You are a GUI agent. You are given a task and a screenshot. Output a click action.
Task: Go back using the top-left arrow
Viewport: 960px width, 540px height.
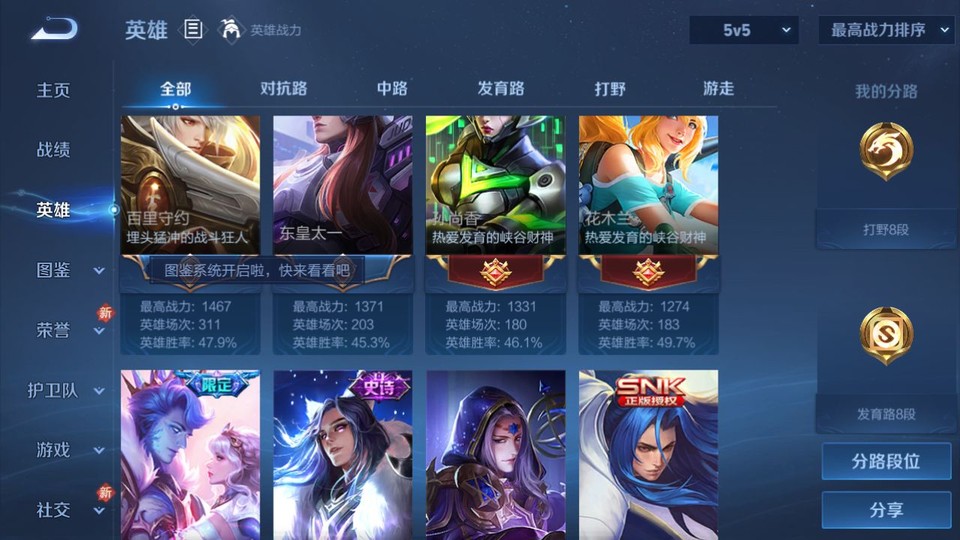[53, 30]
